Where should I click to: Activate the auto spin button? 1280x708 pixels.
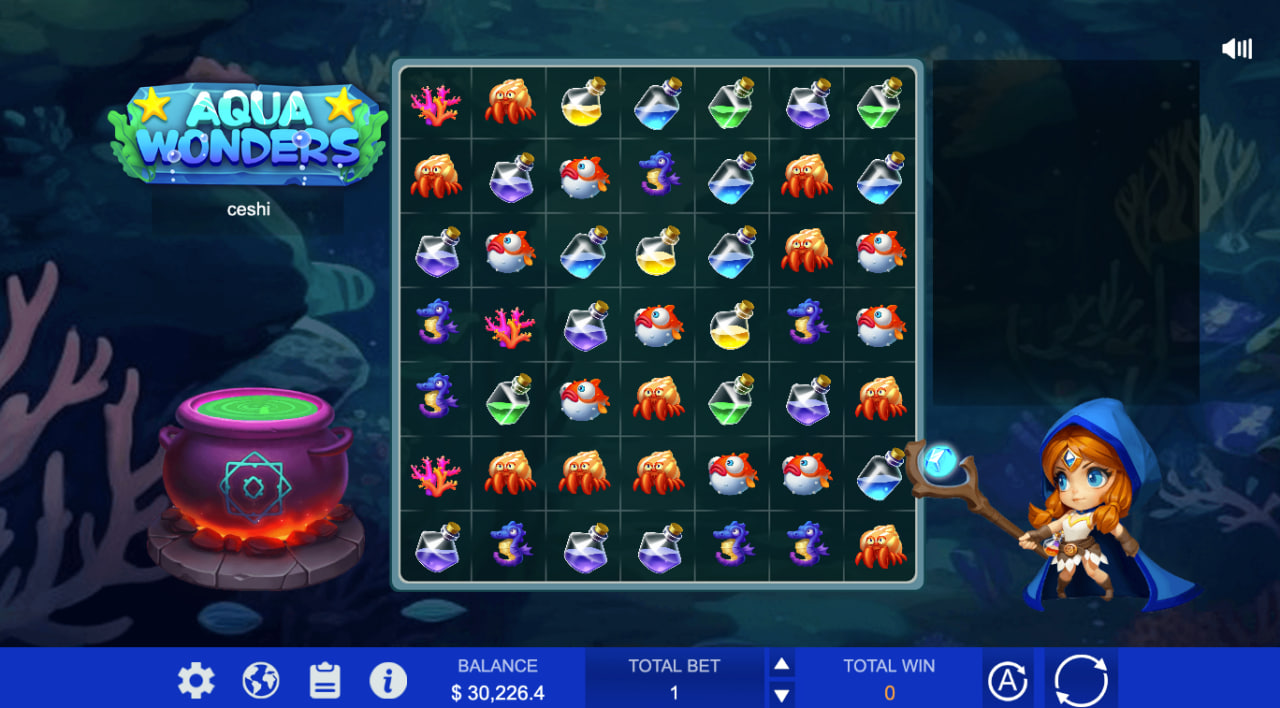(1008, 681)
